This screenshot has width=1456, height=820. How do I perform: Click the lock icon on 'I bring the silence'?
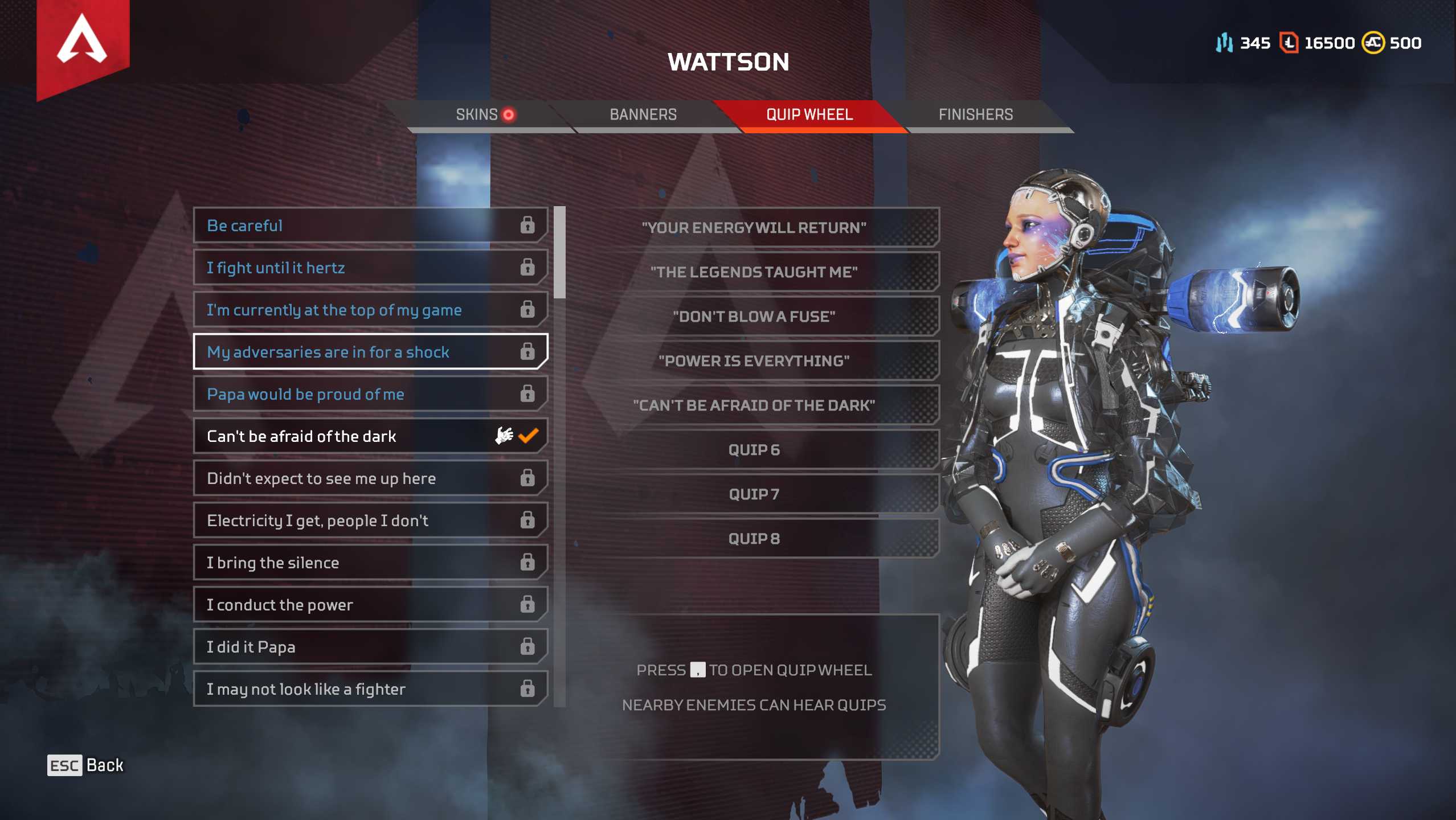coord(529,562)
